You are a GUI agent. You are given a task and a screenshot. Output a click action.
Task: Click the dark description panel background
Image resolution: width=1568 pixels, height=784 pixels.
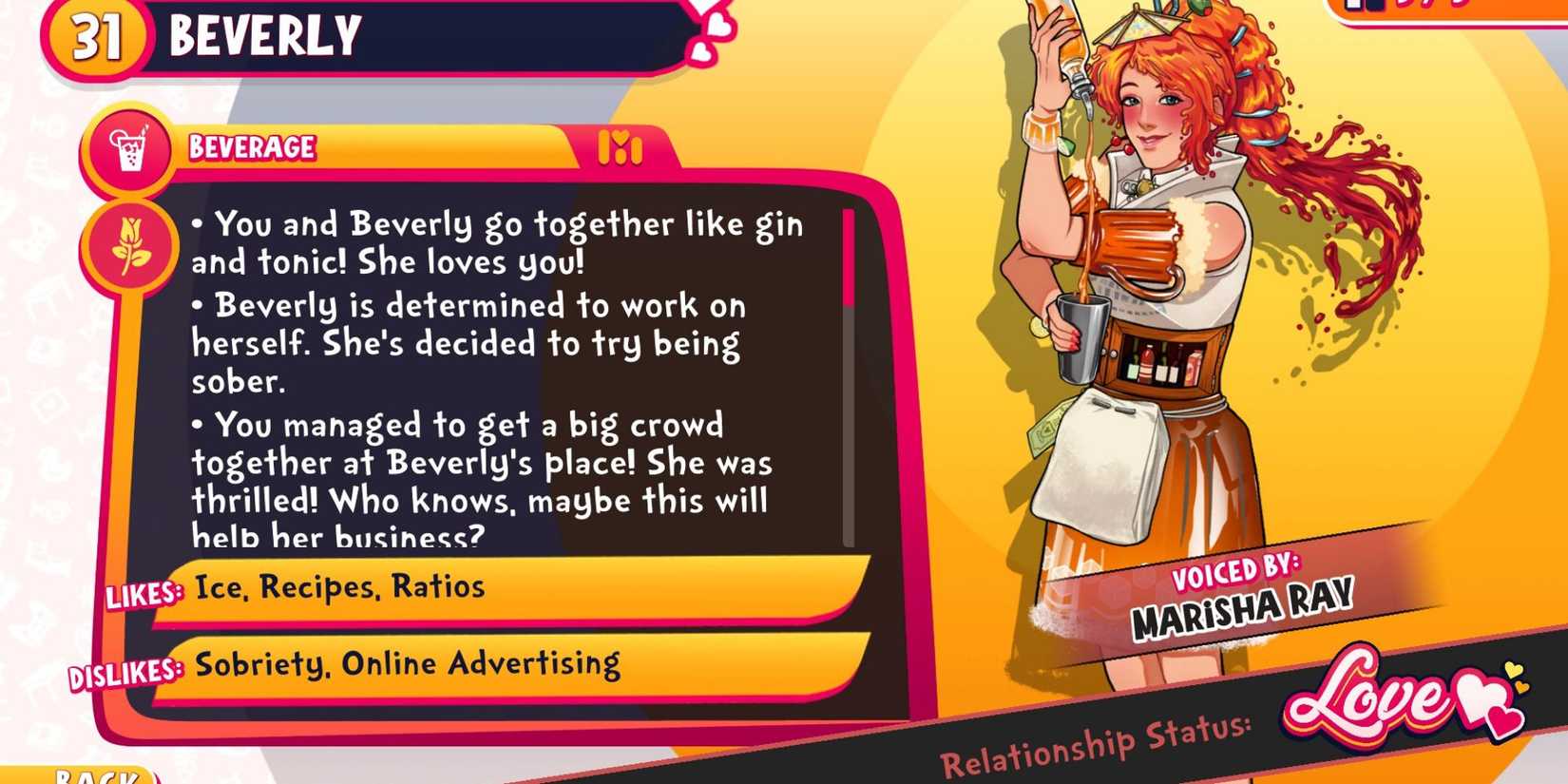point(523,380)
